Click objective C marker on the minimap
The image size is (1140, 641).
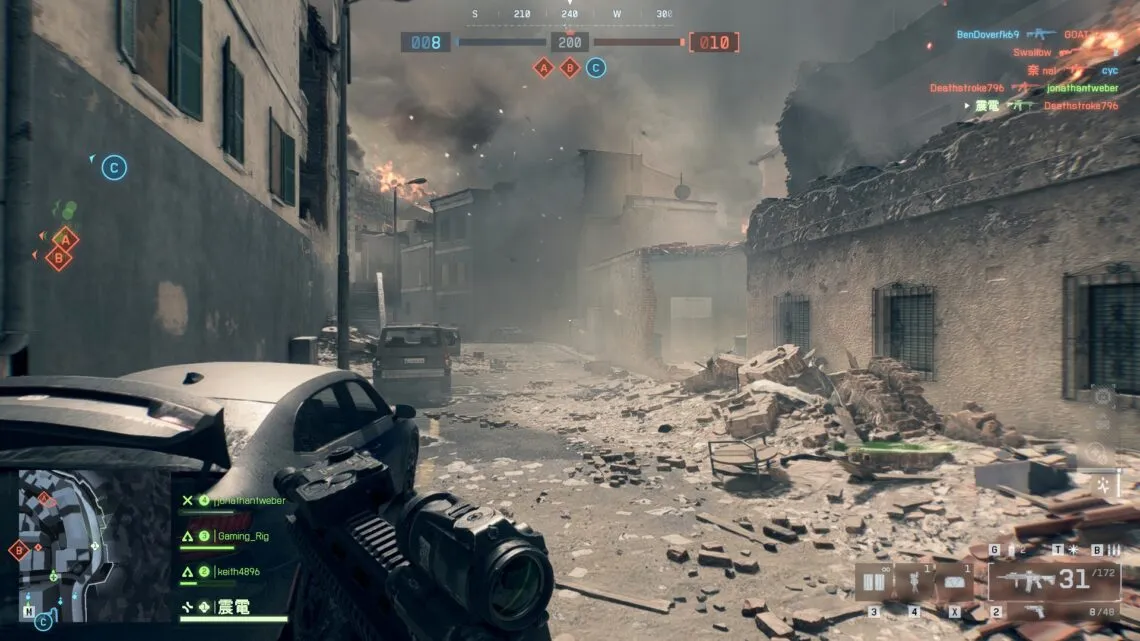point(43,622)
